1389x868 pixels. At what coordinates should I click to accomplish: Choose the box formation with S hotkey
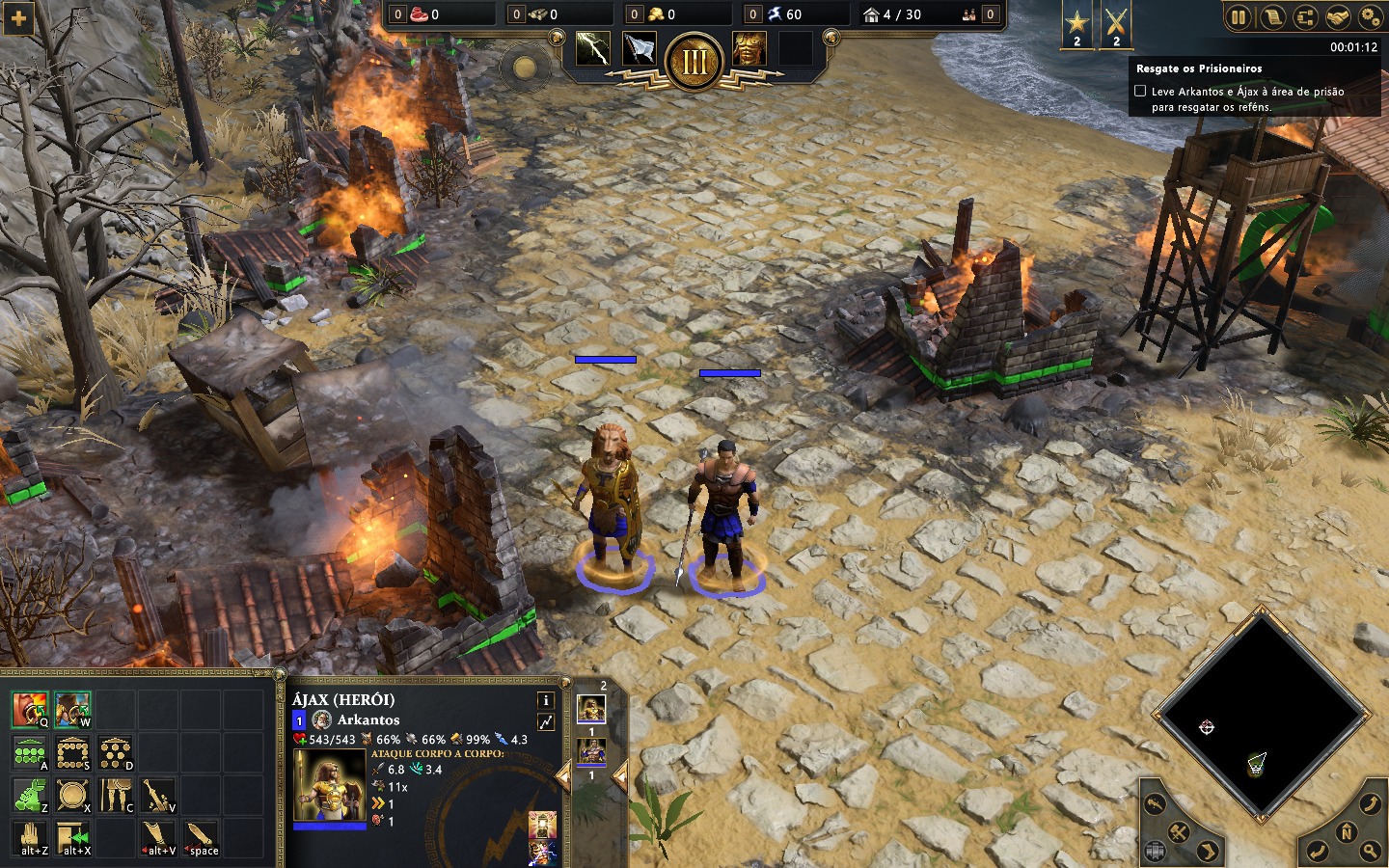(x=72, y=752)
